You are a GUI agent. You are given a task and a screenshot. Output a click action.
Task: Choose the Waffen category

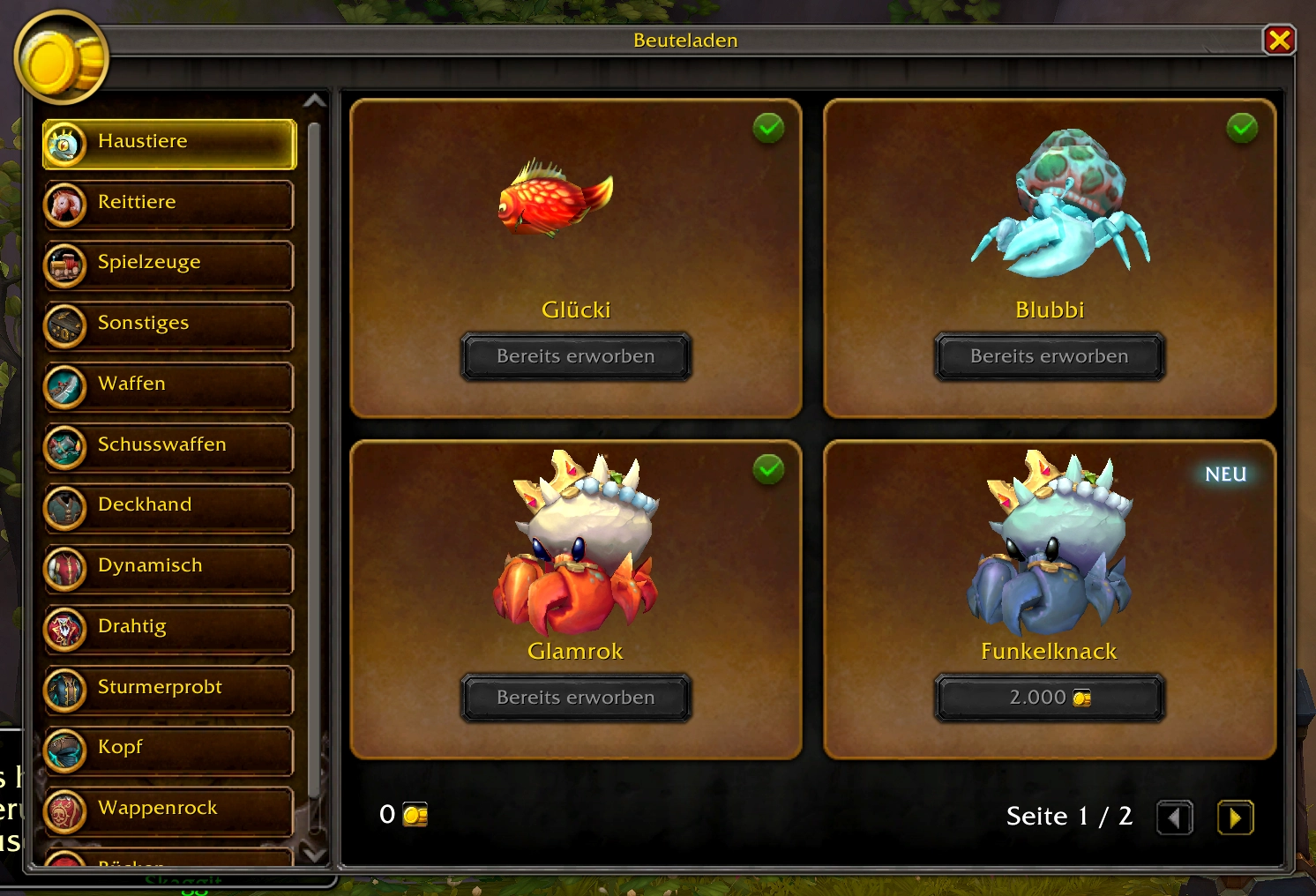point(169,385)
